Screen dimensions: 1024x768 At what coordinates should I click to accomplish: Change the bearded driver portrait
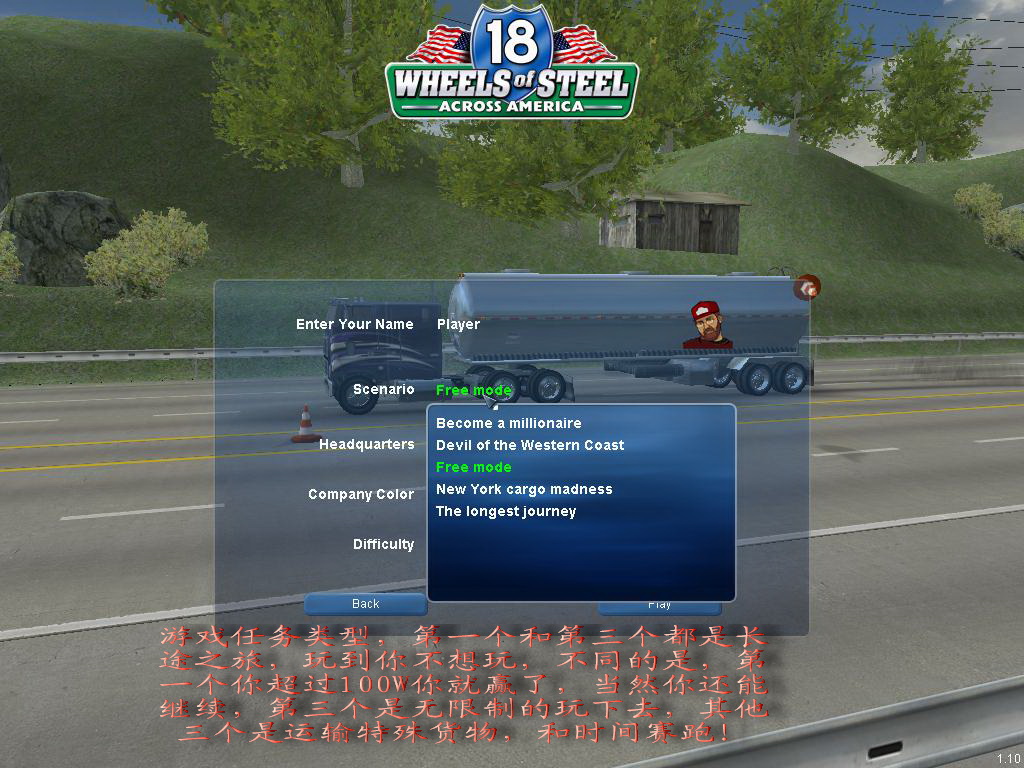707,325
